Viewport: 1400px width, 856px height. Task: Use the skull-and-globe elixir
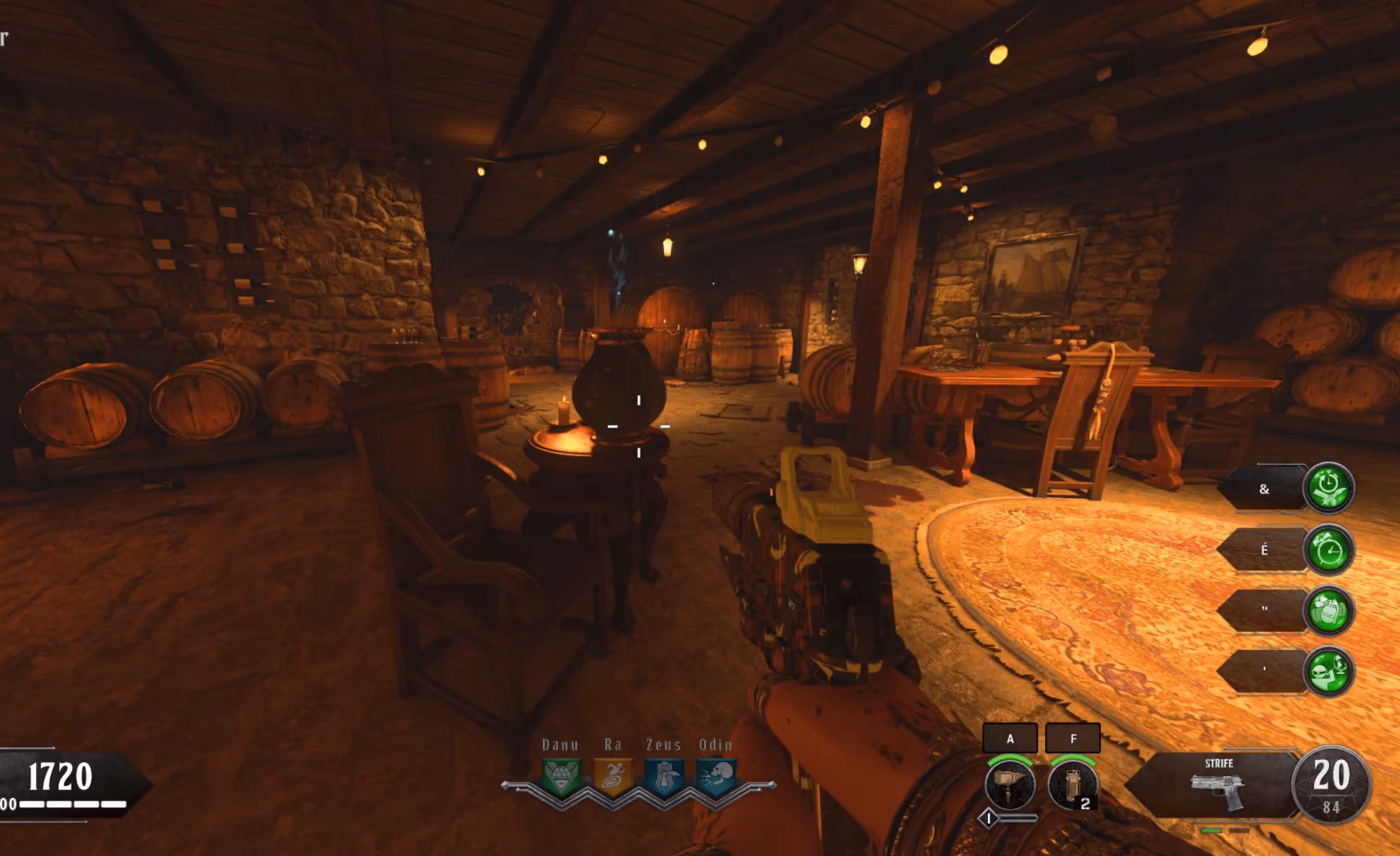click(x=1328, y=671)
